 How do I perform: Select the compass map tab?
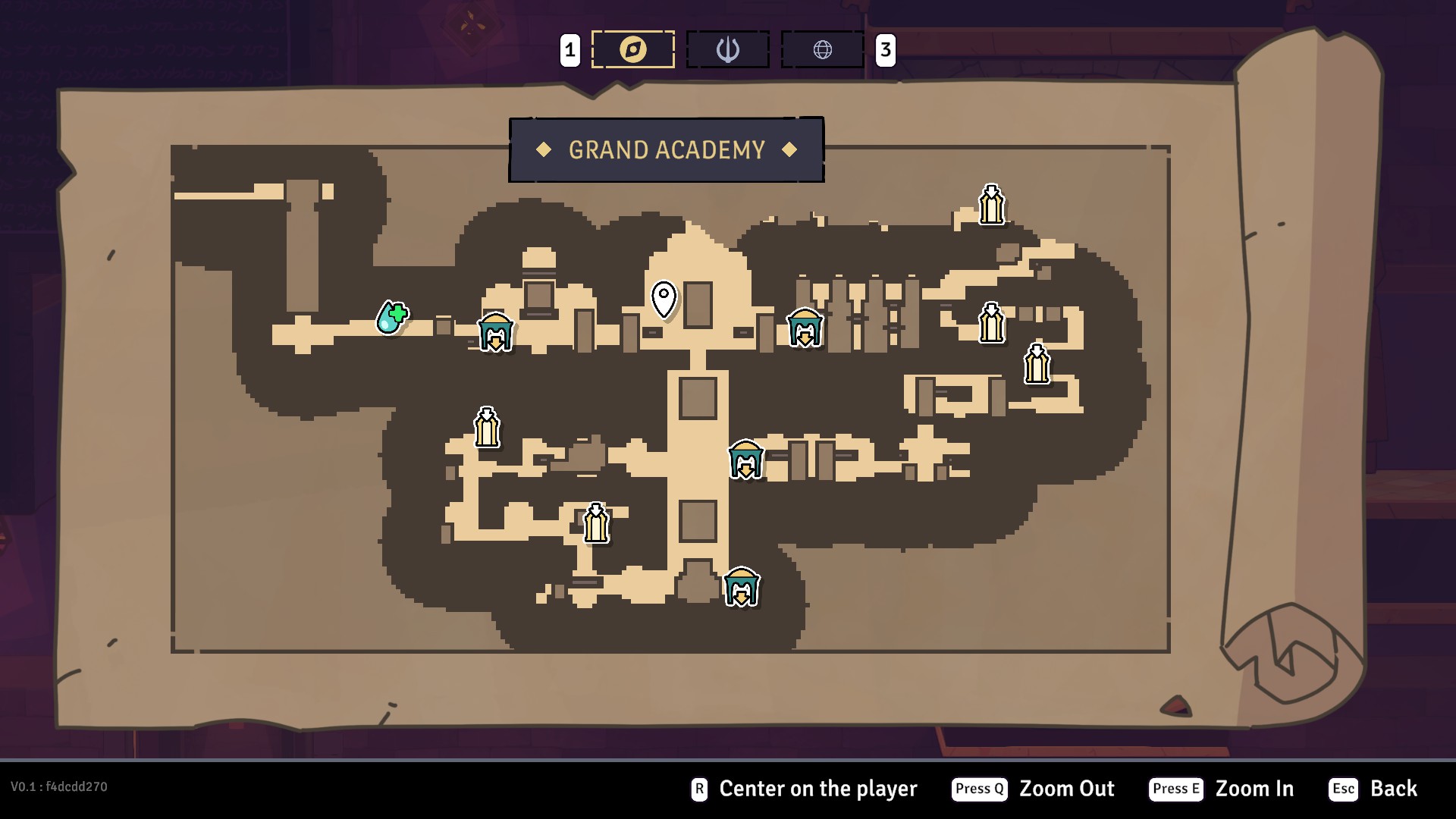[x=632, y=50]
